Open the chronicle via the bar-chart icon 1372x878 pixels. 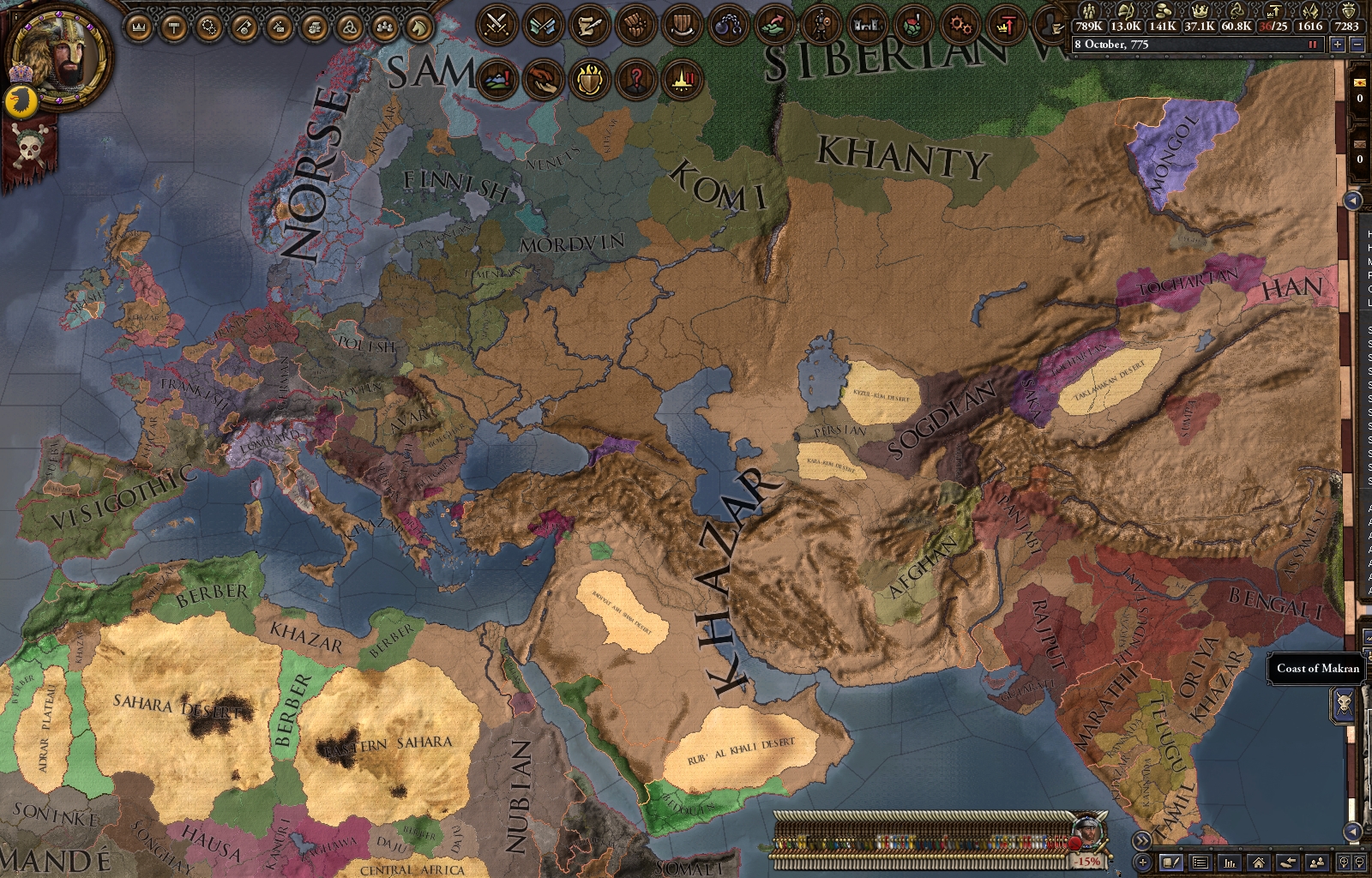(1230, 862)
